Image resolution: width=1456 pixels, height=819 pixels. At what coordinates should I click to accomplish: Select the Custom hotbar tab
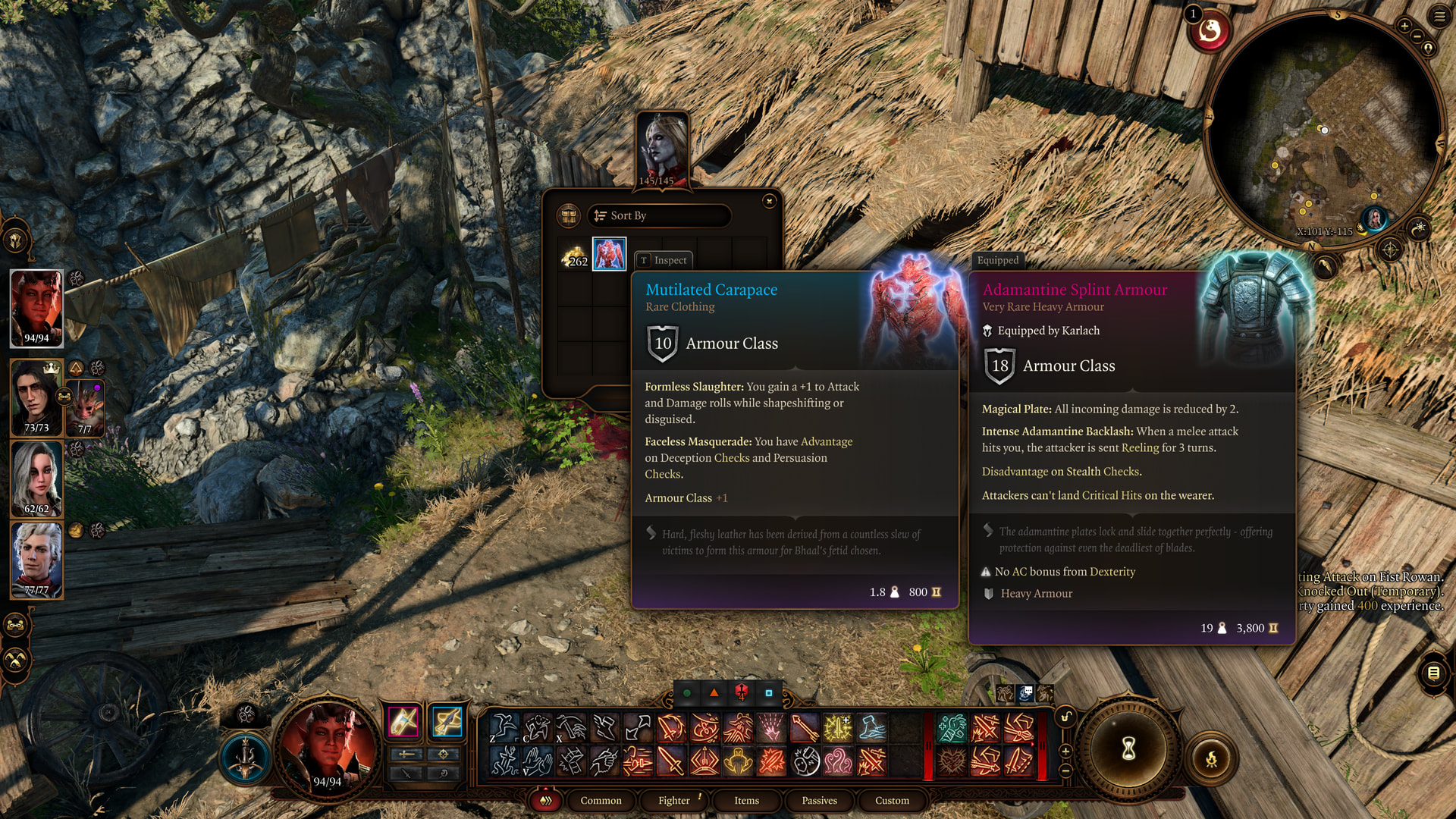(x=892, y=800)
